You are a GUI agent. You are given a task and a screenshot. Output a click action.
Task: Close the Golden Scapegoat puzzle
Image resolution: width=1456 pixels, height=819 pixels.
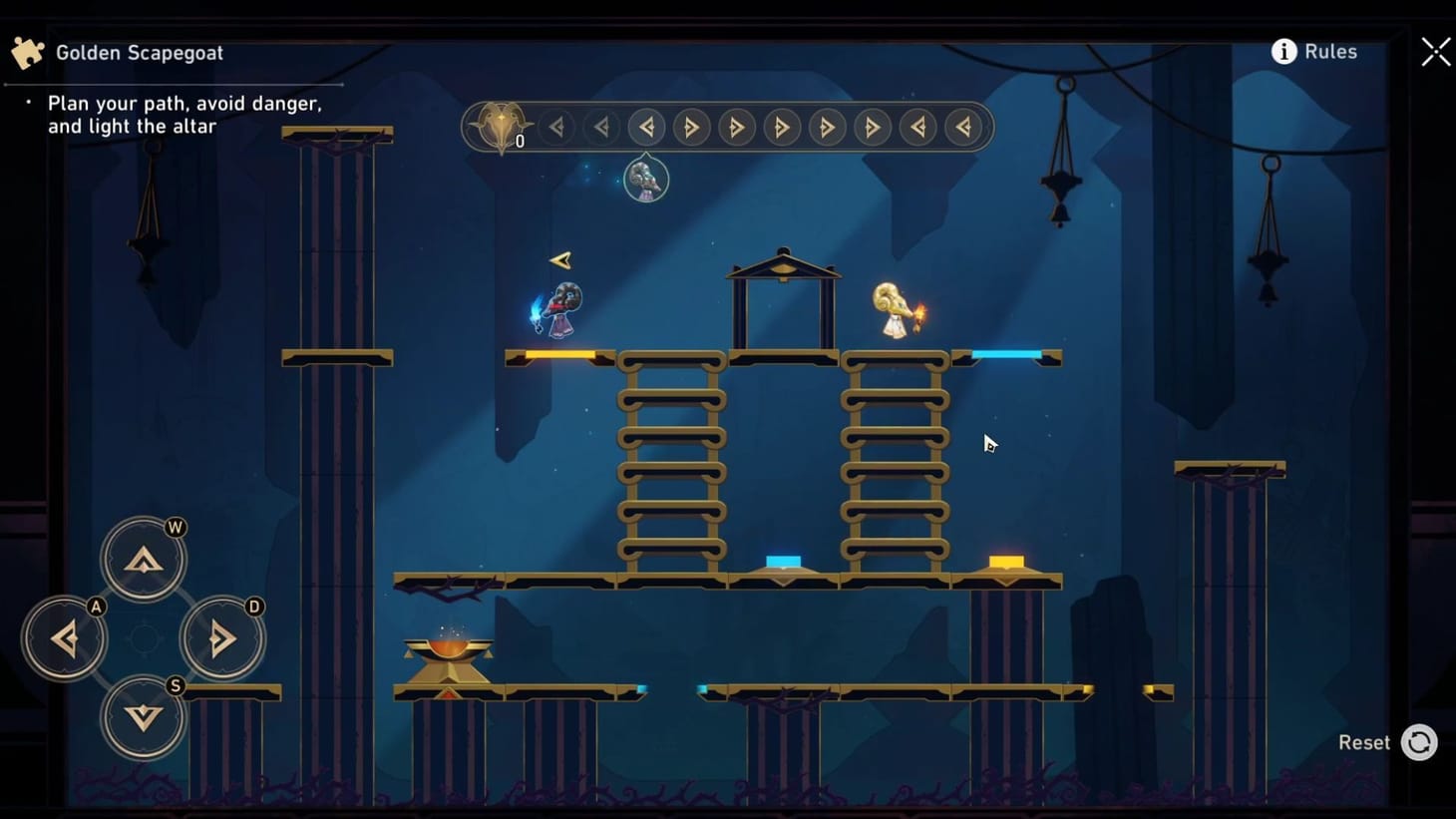[1435, 51]
